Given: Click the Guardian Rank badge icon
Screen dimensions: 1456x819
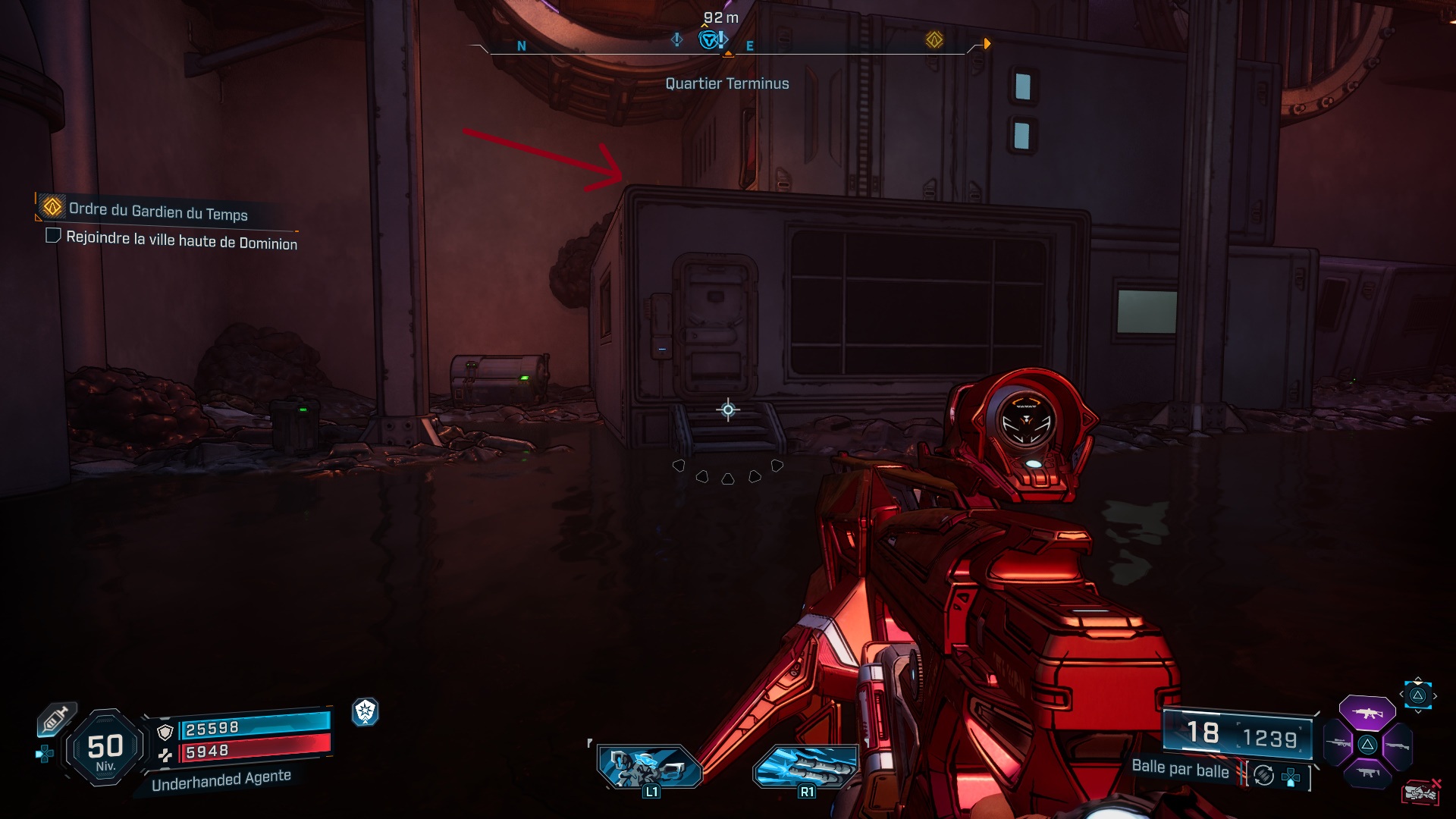Looking at the screenshot, I should click(x=366, y=711).
